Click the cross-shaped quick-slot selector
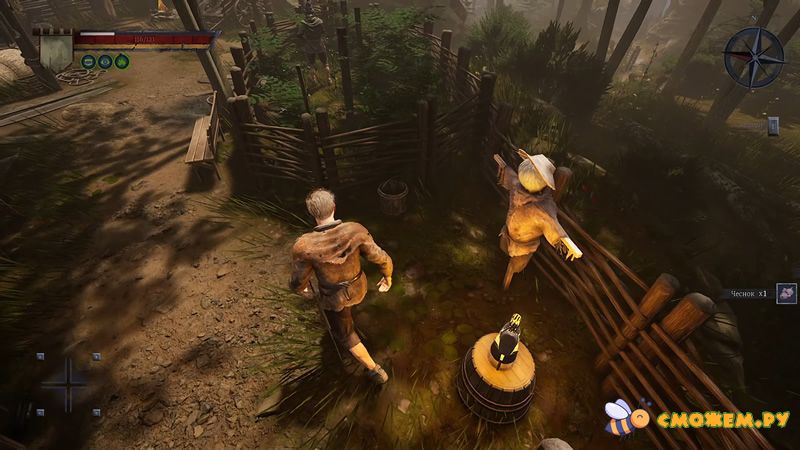 (x=68, y=383)
